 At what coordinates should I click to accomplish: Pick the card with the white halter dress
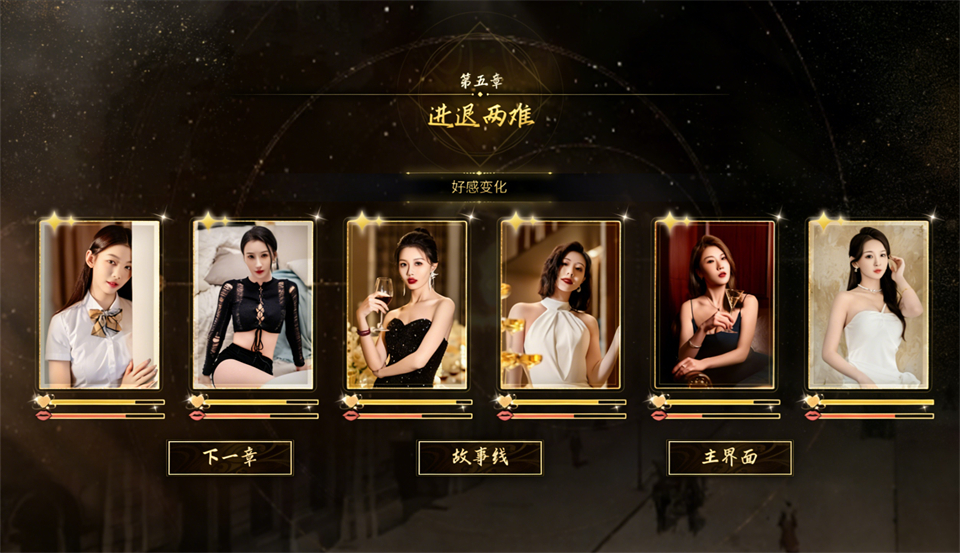561,304
